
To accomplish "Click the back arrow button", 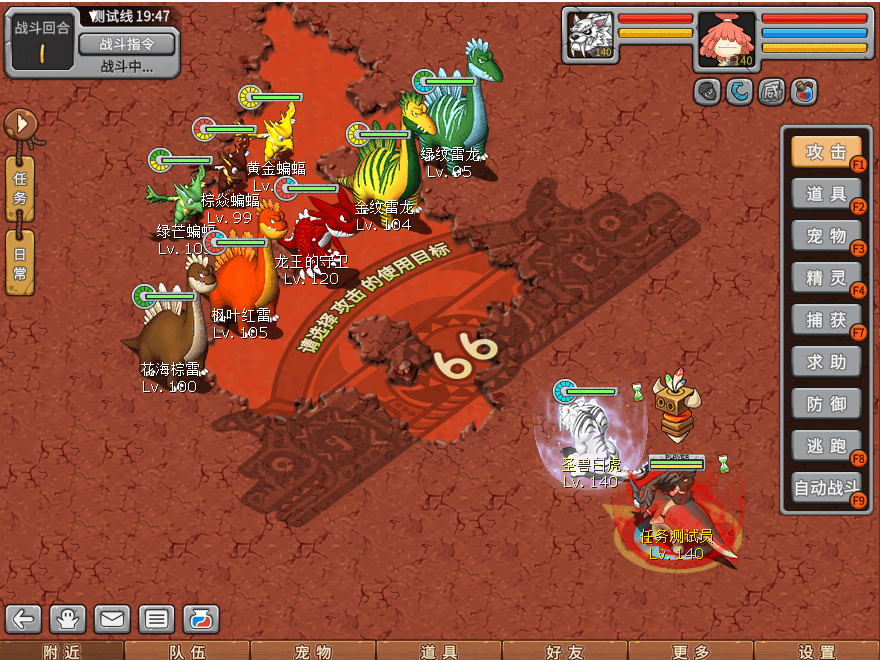I will point(24,619).
